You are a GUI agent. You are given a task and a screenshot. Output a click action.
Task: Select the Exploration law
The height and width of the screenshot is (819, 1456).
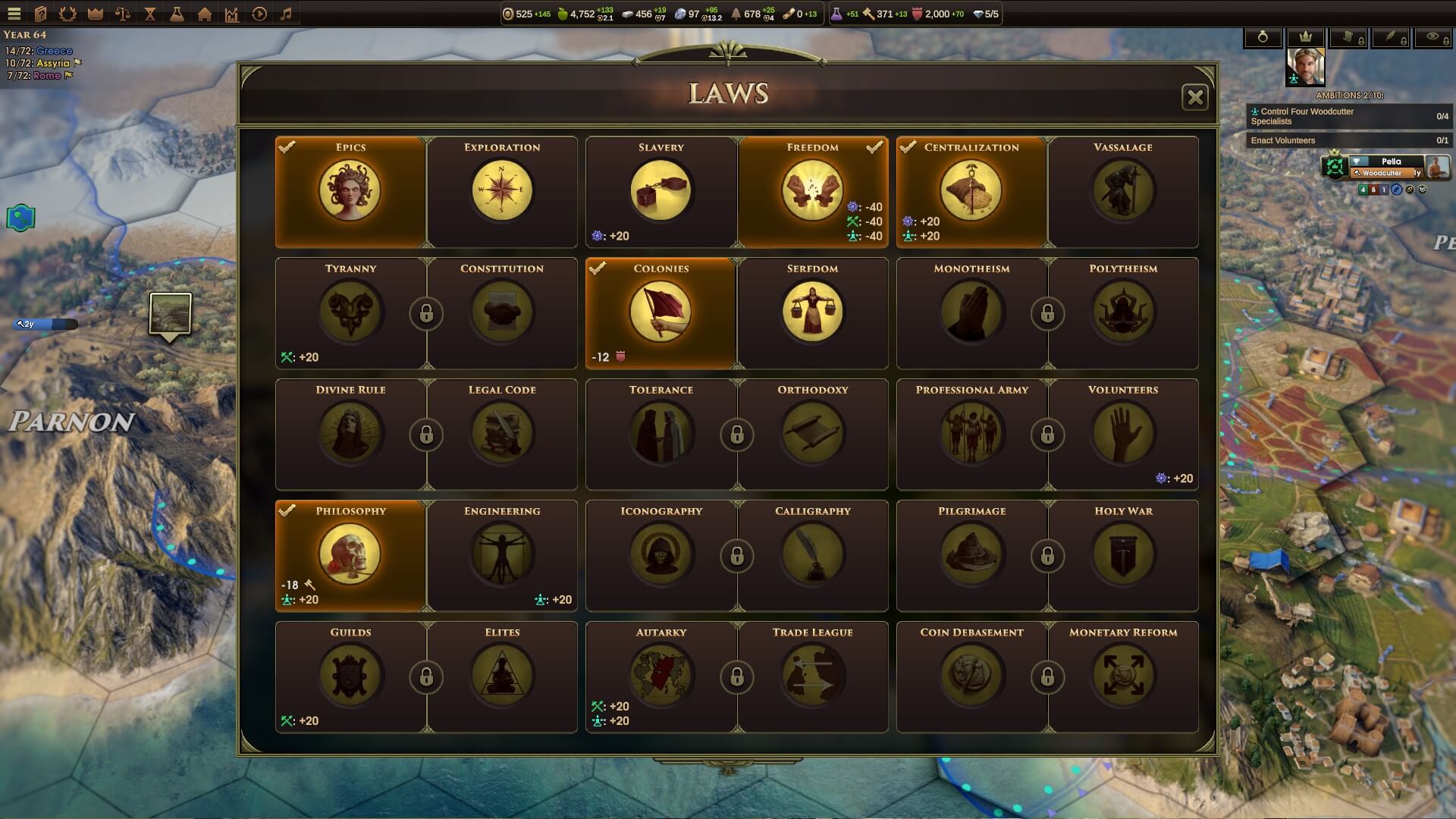(502, 191)
